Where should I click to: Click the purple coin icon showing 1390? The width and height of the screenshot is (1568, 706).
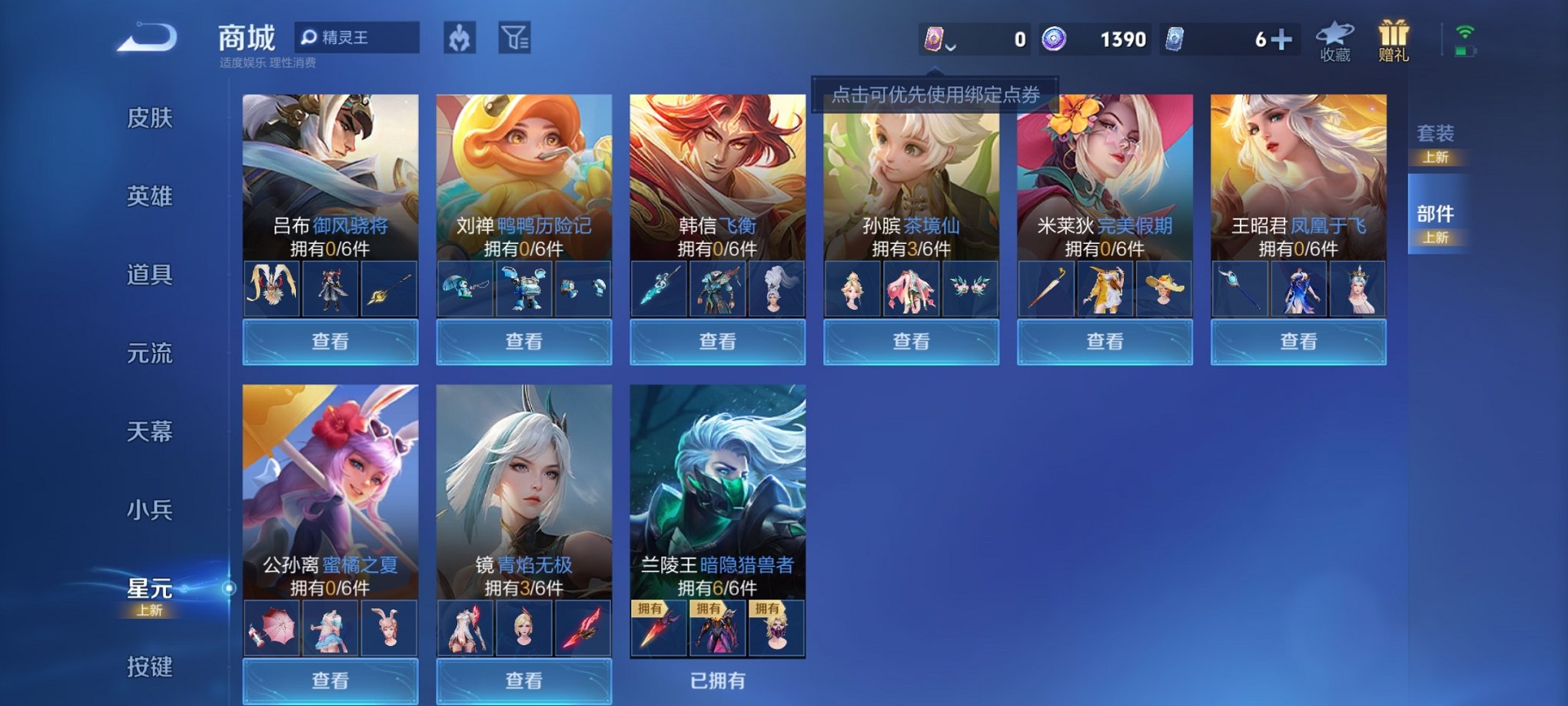click(x=1055, y=37)
